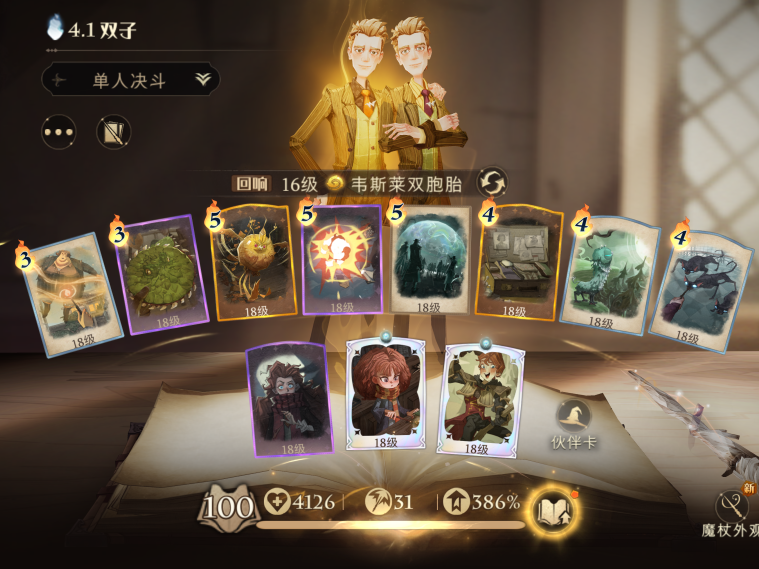Open the 单人决斗 mode dropdown
The height and width of the screenshot is (569, 759).
pyautogui.click(x=131, y=81)
